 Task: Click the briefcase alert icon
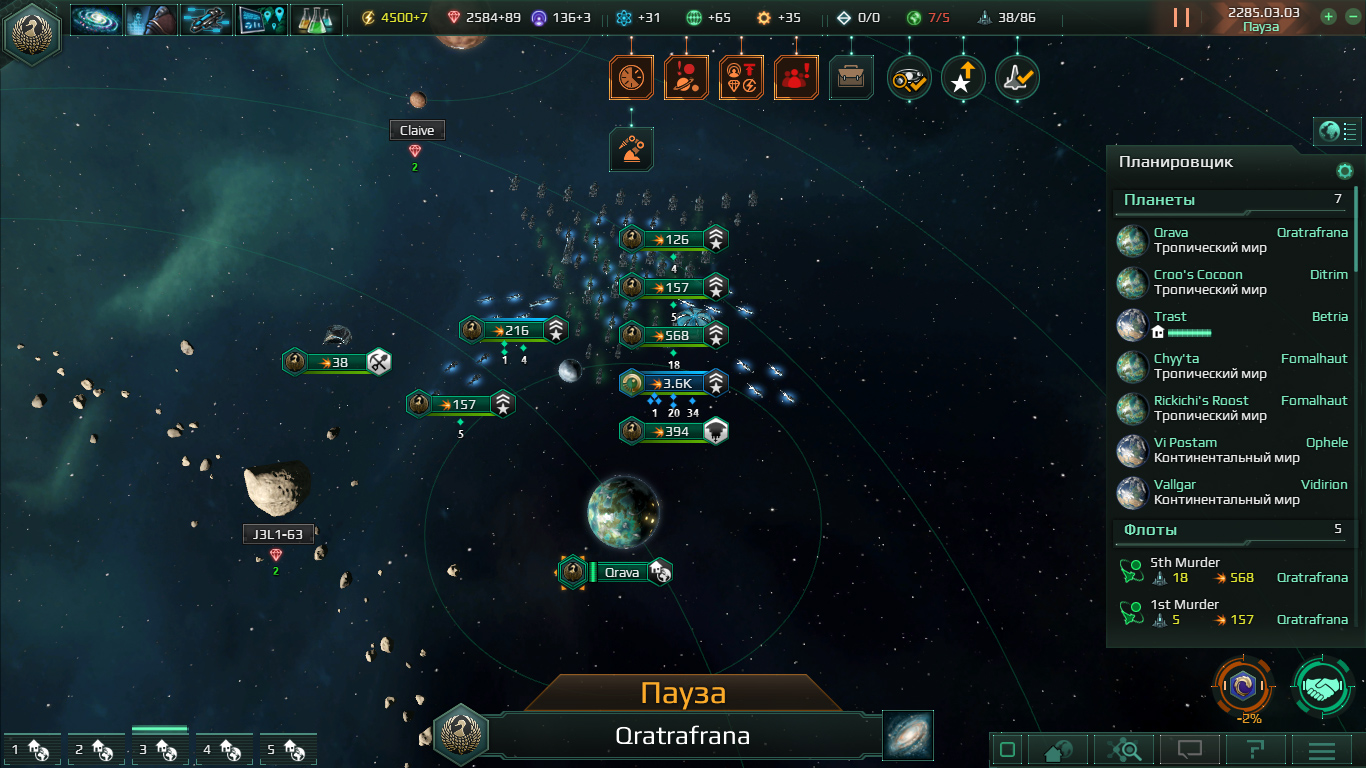pos(850,77)
